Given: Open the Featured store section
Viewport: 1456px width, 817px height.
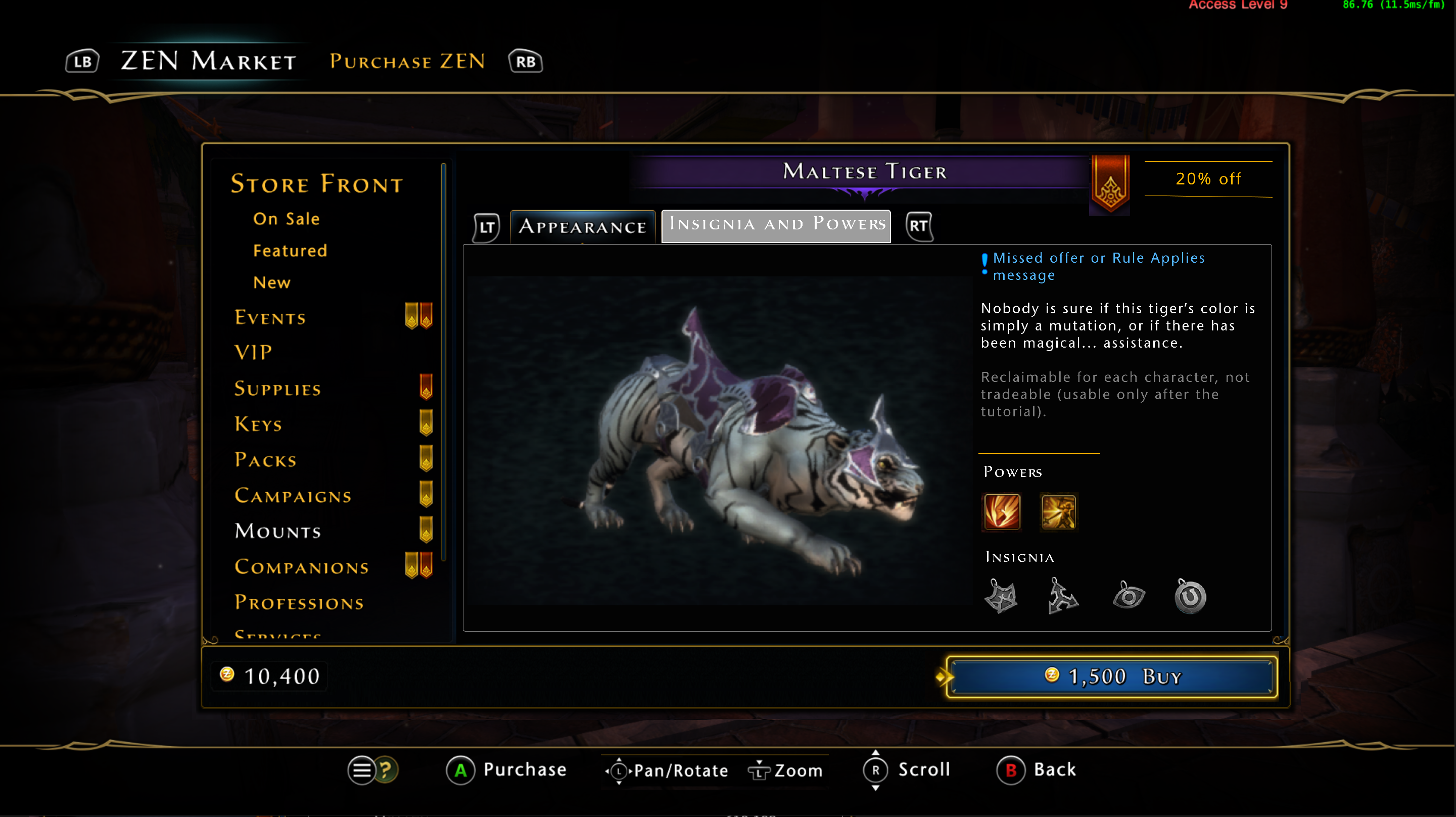Looking at the screenshot, I should pos(290,250).
